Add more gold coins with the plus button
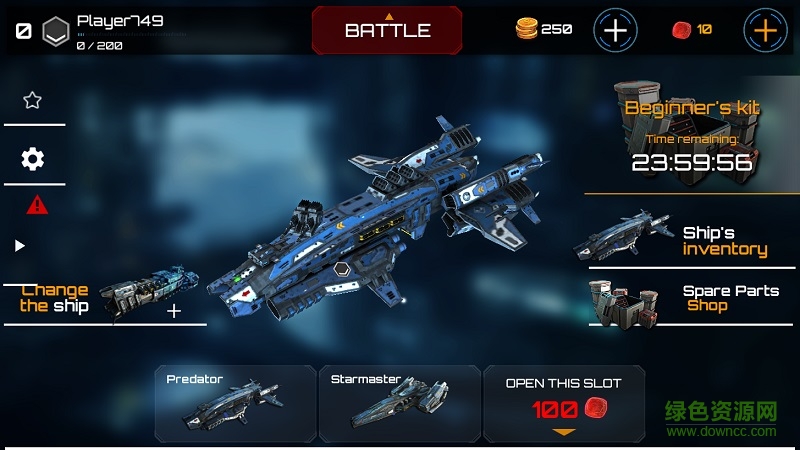This screenshot has height=450, width=800. 615,30
